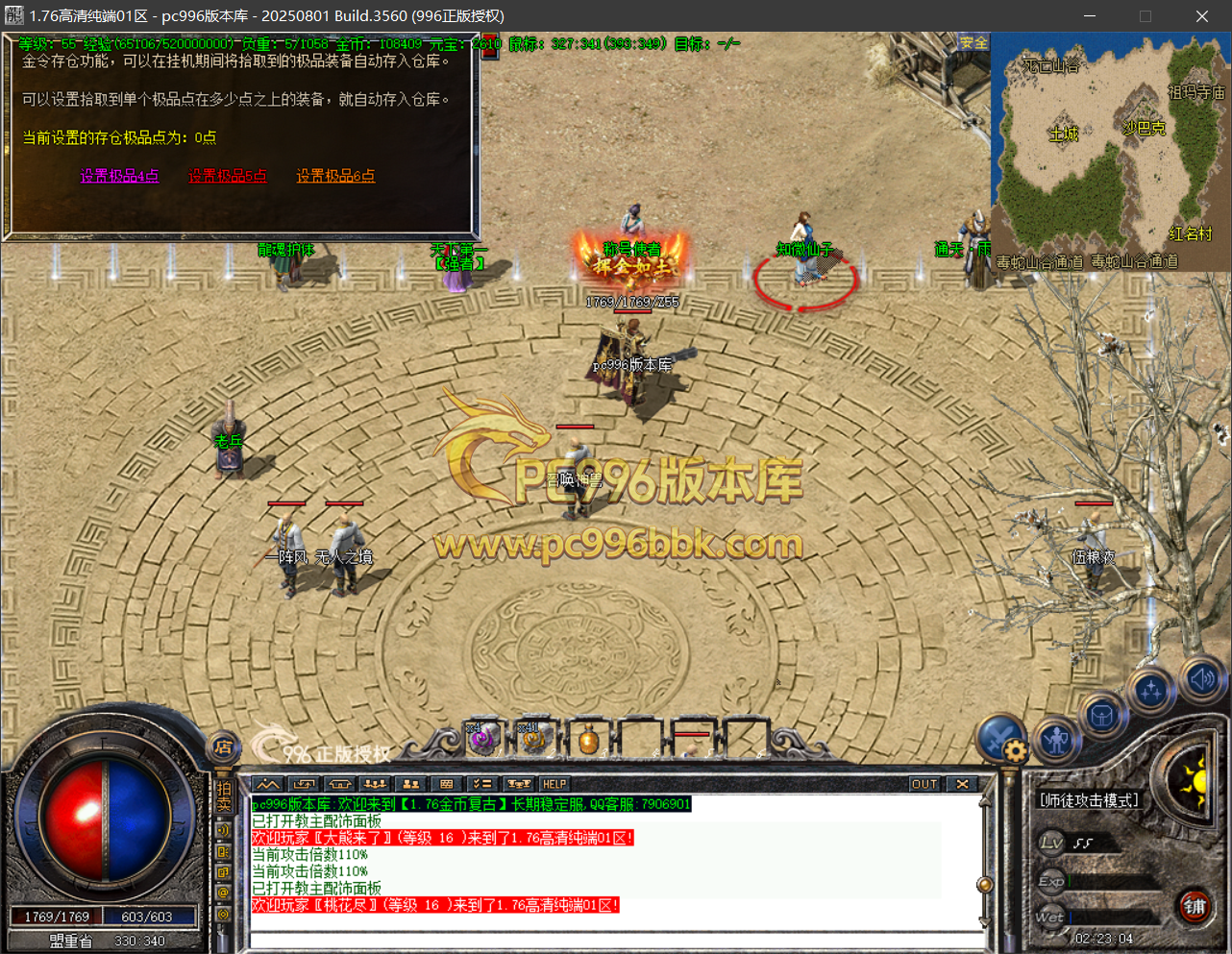The width and height of the screenshot is (1232, 954).
Task: Click the chat text input field
Action: (x=615, y=939)
